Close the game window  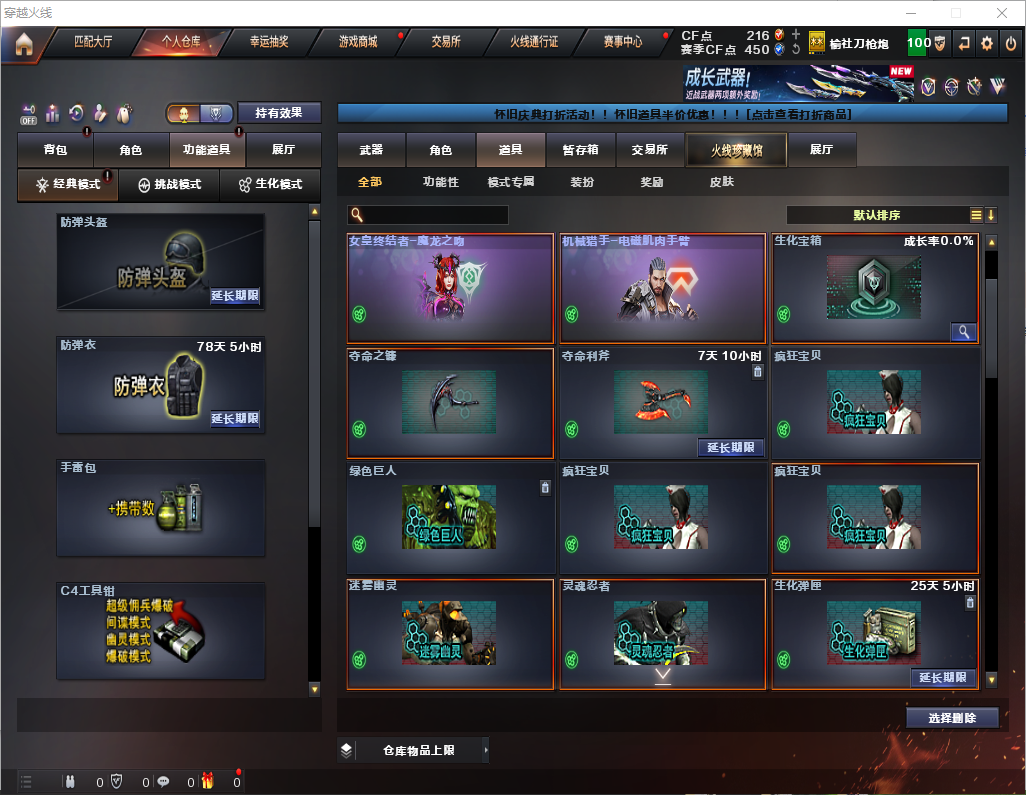pyautogui.click(x=1002, y=13)
